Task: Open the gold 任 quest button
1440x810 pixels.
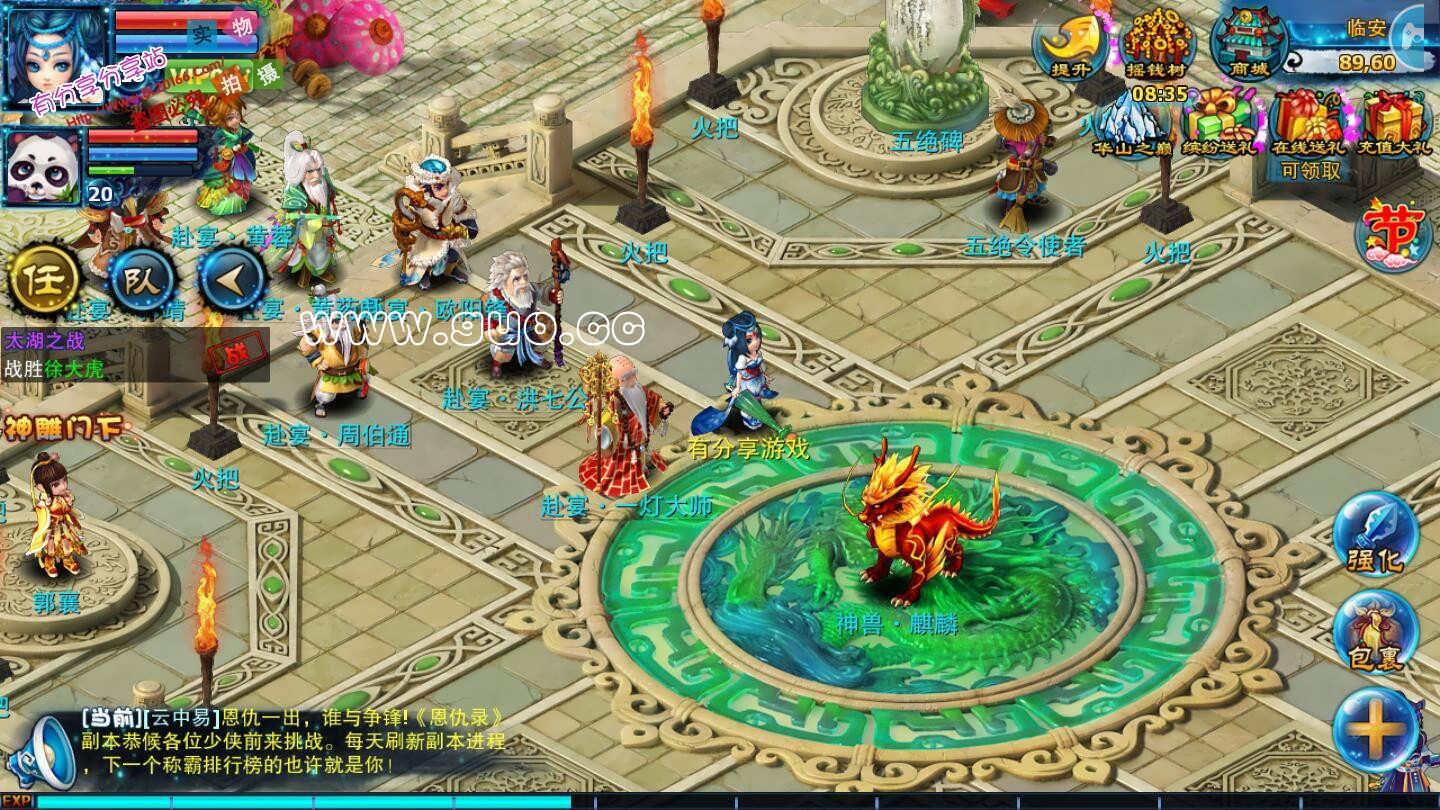Action: click(x=44, y=278)
